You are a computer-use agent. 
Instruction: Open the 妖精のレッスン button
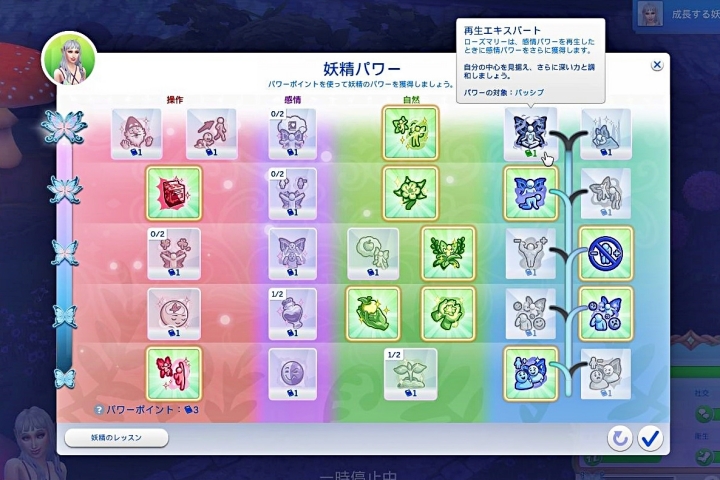point(116,437)
